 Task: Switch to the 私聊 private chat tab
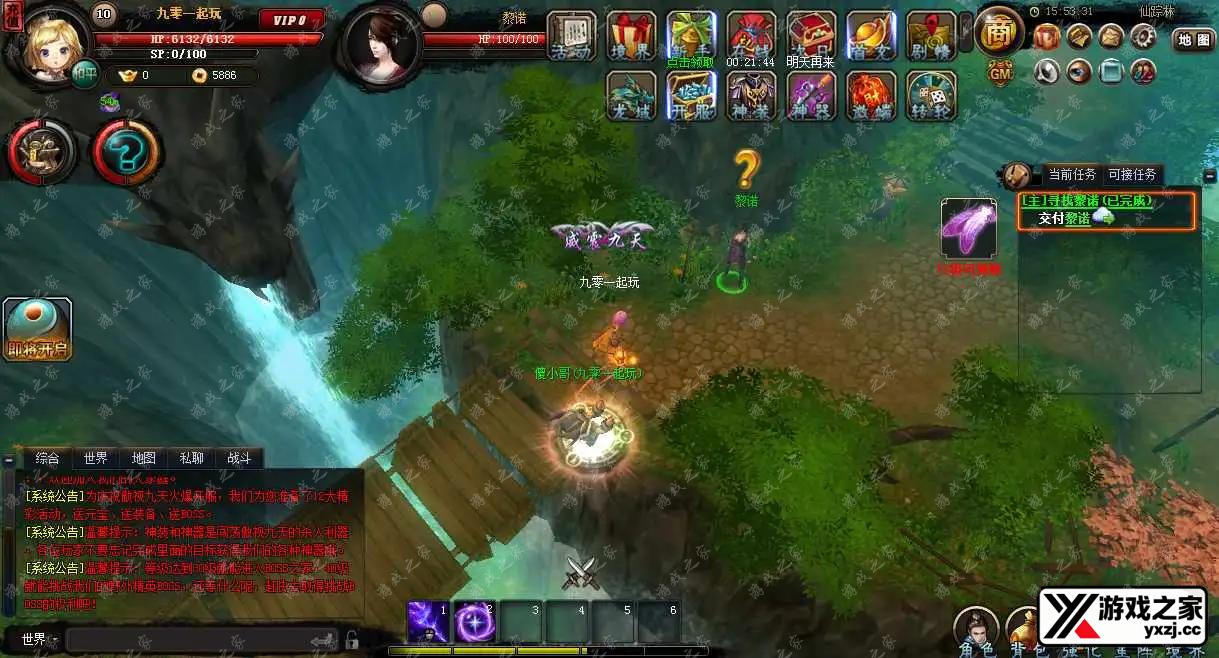(x=192, y=458)
